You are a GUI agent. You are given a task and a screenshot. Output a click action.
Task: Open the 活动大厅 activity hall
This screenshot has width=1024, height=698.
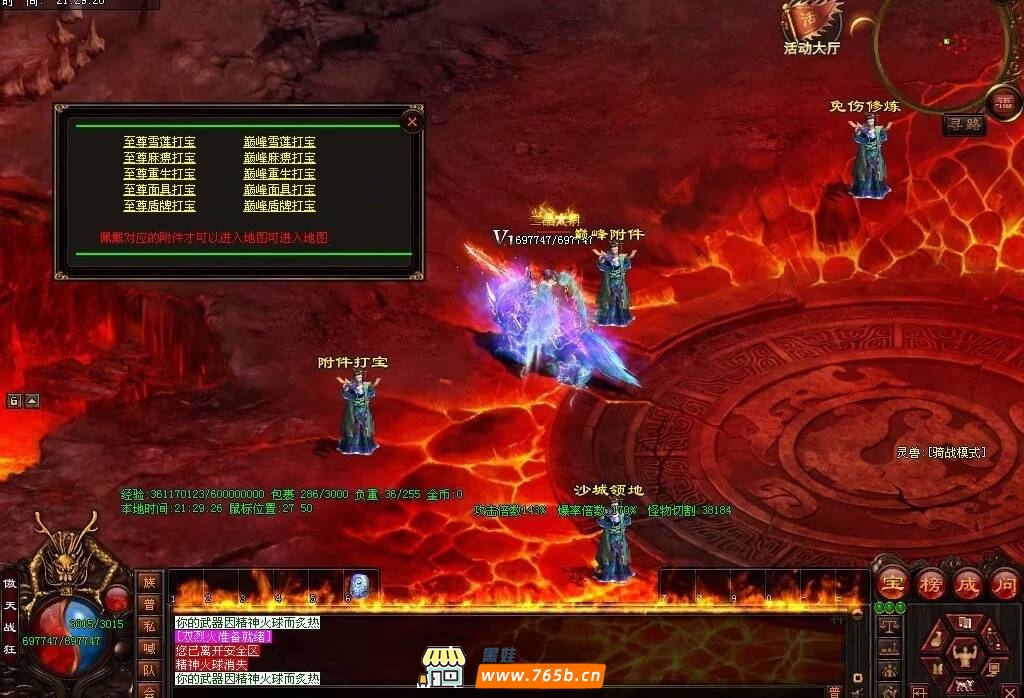tap(811, 28)
